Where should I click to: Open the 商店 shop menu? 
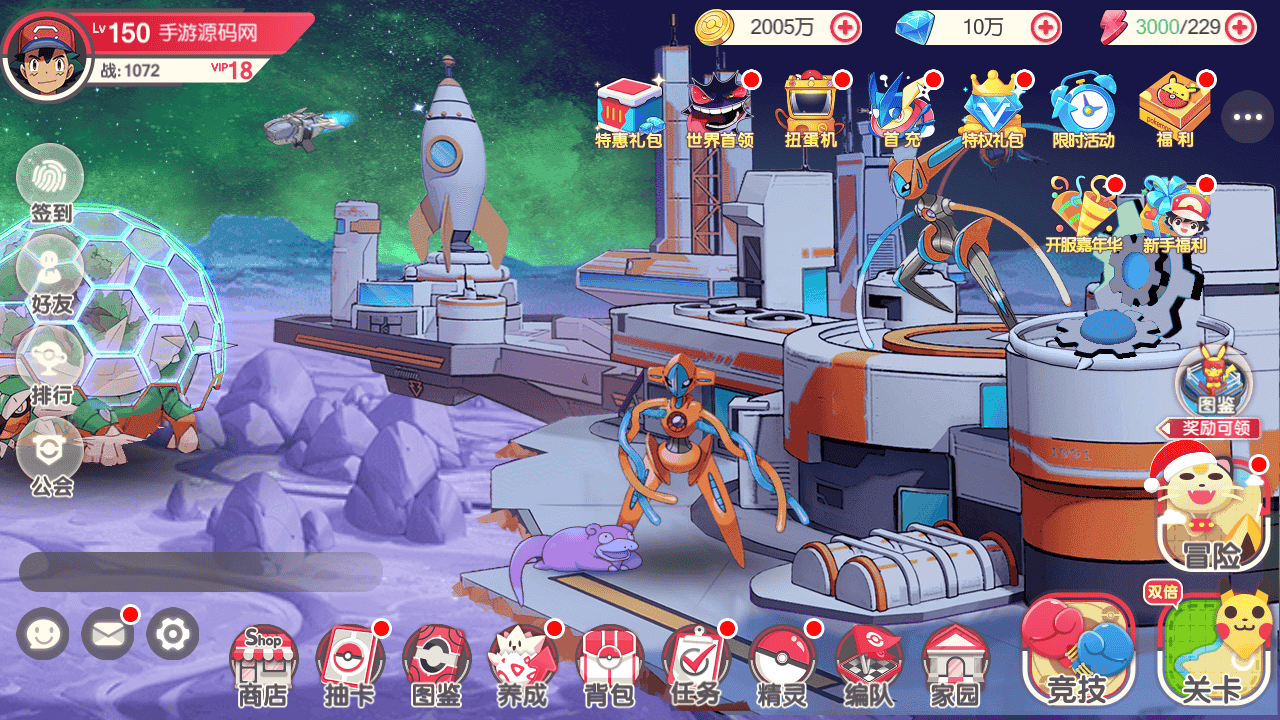click(x=262, y=665)
